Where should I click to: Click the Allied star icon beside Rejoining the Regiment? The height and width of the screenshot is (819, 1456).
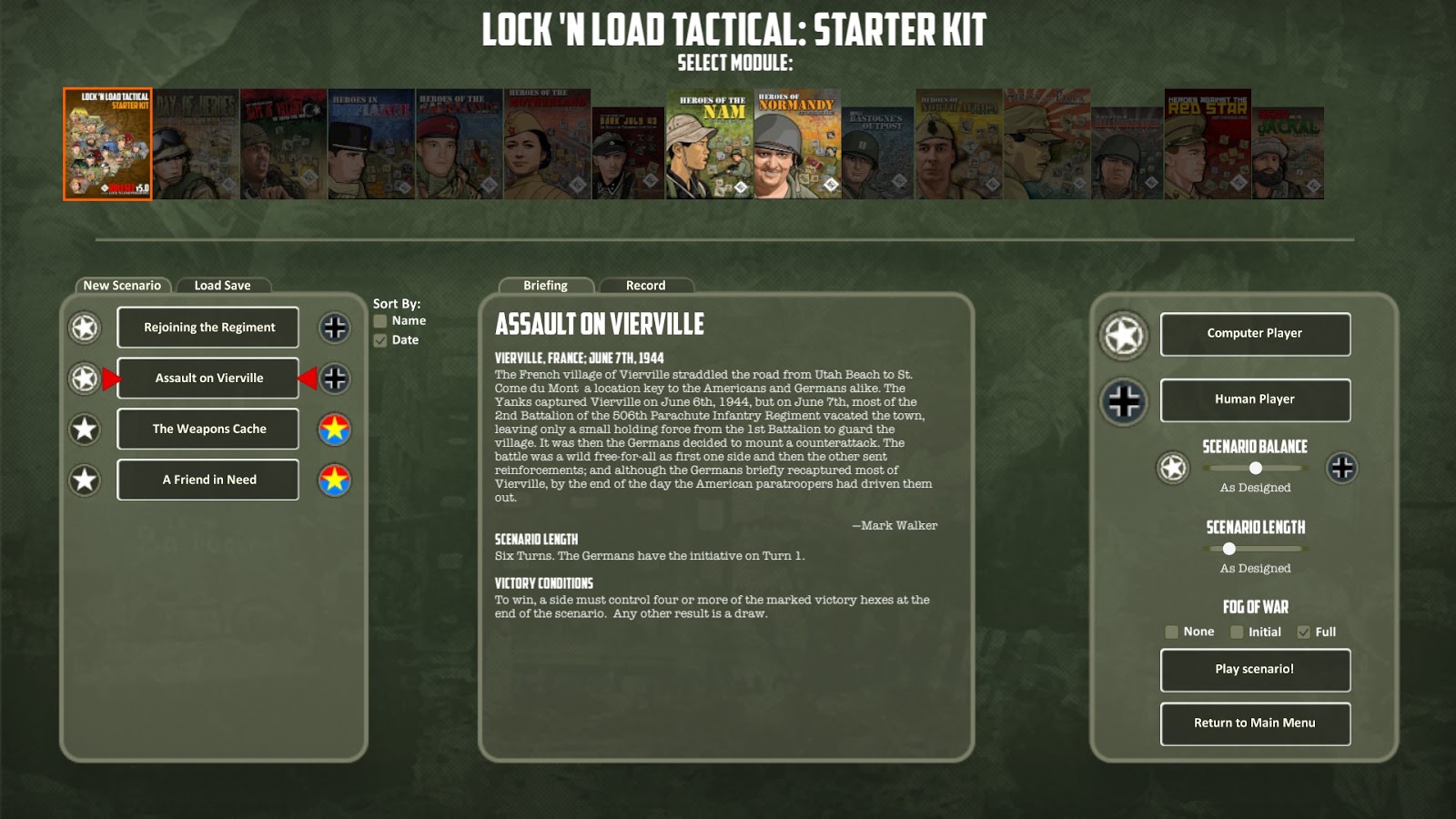pos(84,328)
